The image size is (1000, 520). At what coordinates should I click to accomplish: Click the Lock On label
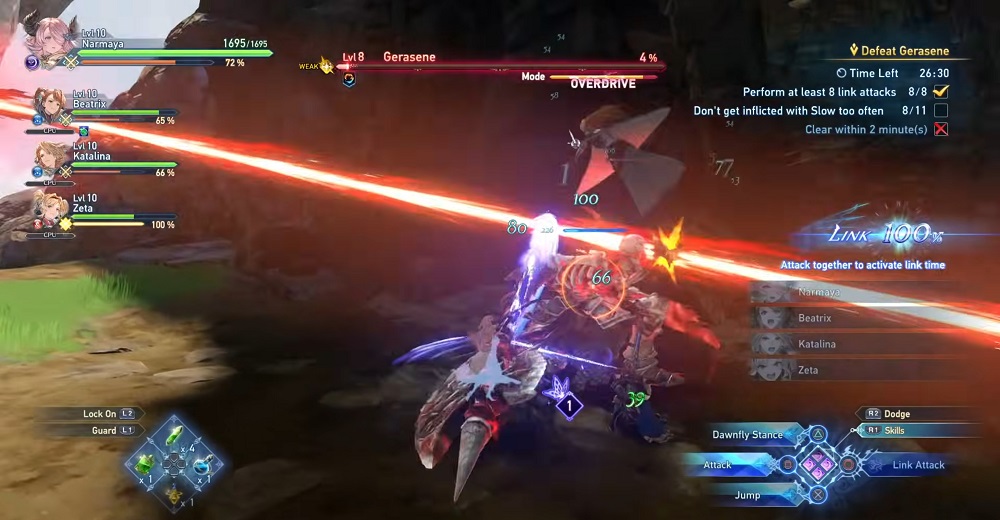(x=100, y=413)
